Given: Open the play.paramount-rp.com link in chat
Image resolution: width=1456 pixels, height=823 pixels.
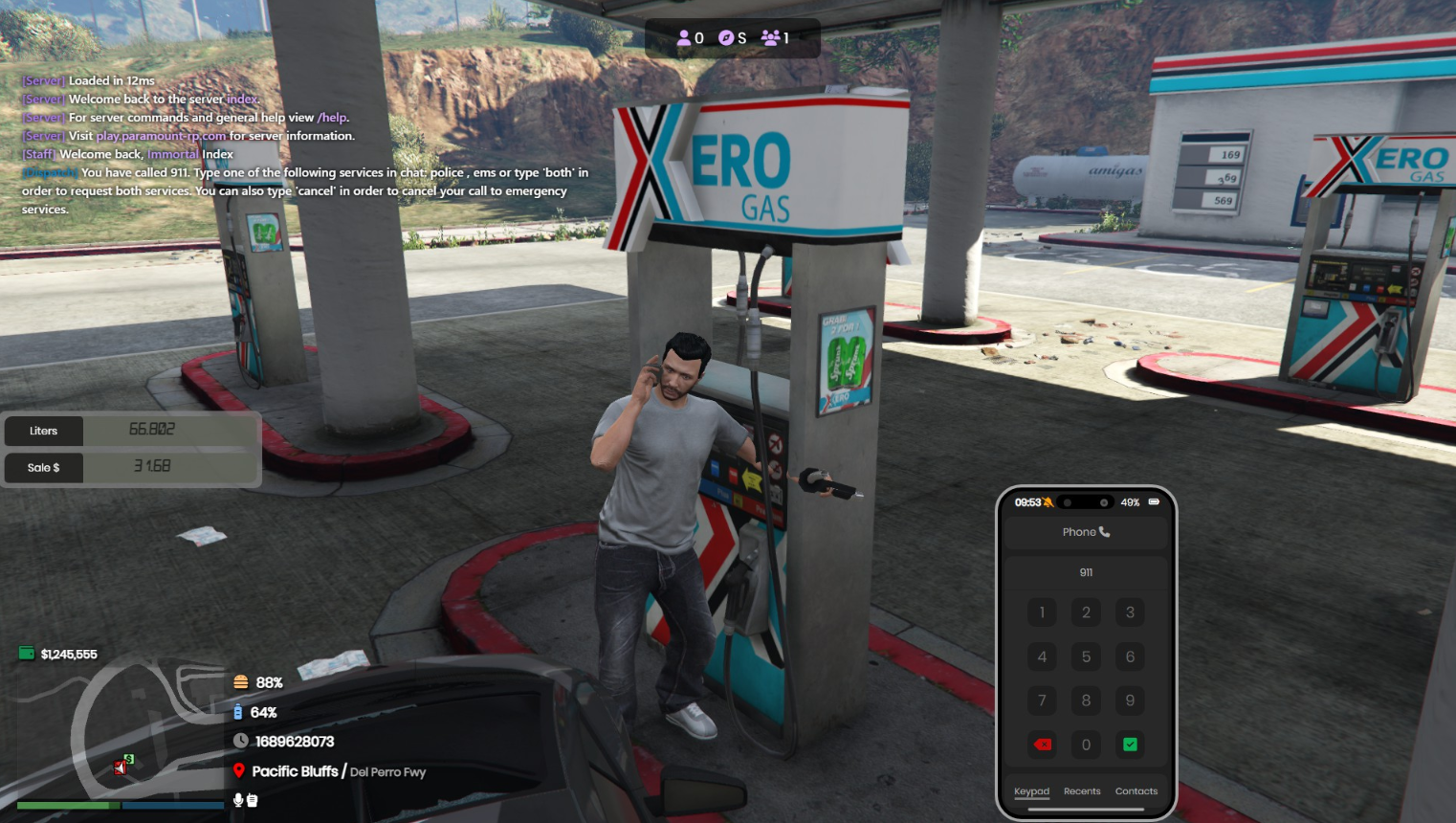Looking at the screenshot, I should (x=161, y=136).
